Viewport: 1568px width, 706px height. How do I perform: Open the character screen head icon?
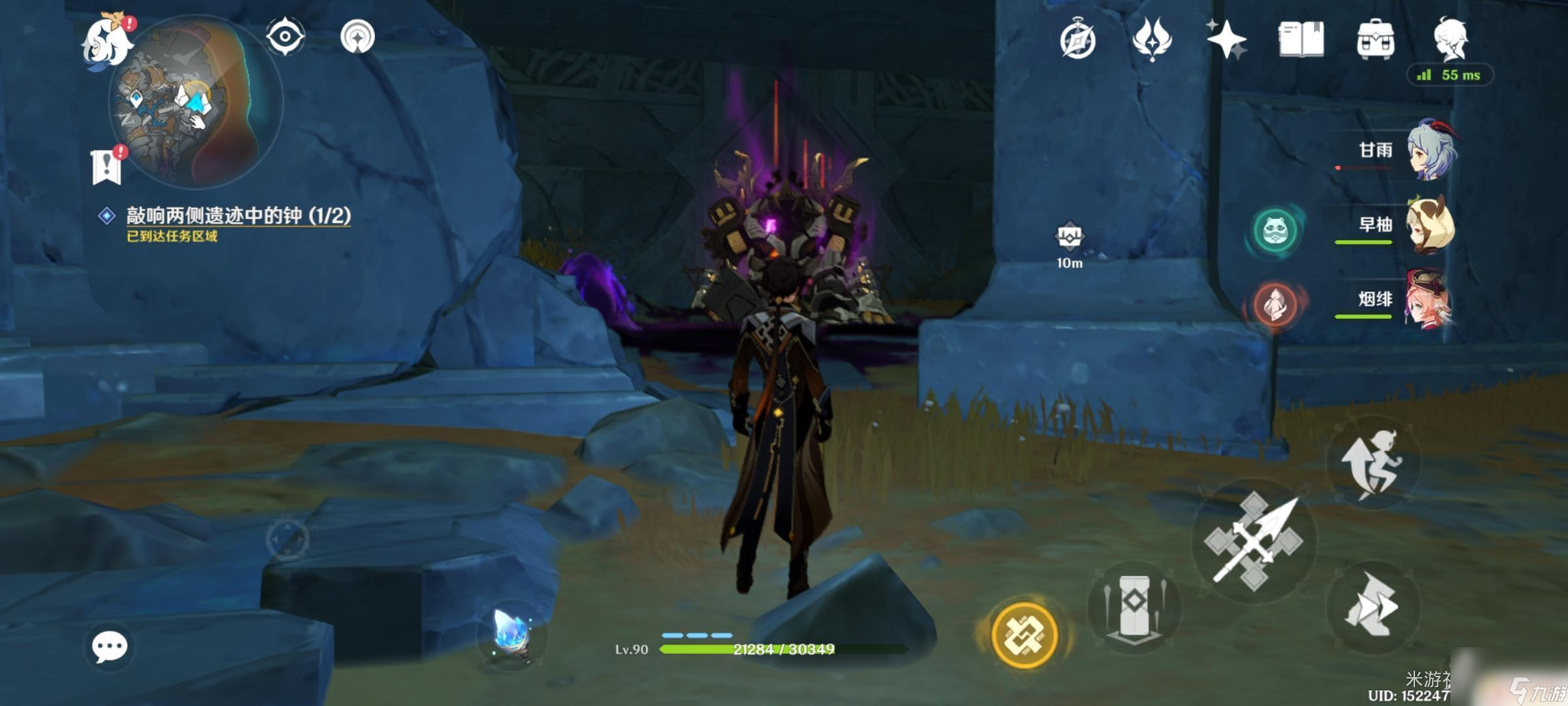1451,38
